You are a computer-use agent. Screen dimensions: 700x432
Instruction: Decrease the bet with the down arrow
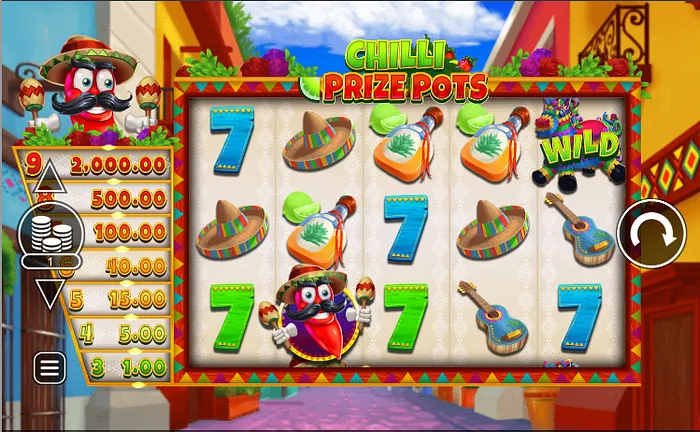click(x=50, y=292)
